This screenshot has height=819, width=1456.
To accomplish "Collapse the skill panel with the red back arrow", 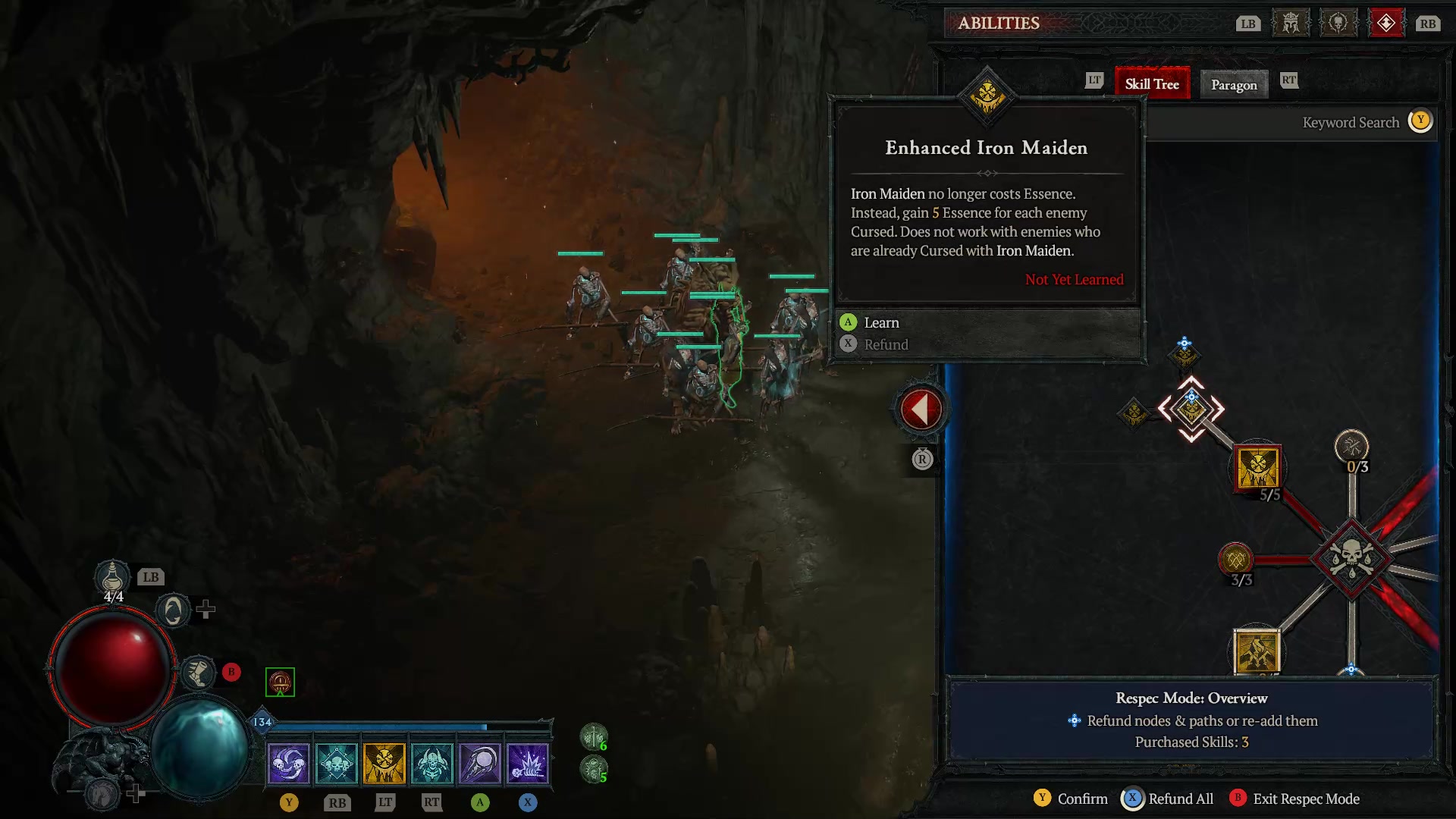I will (920, 407).
